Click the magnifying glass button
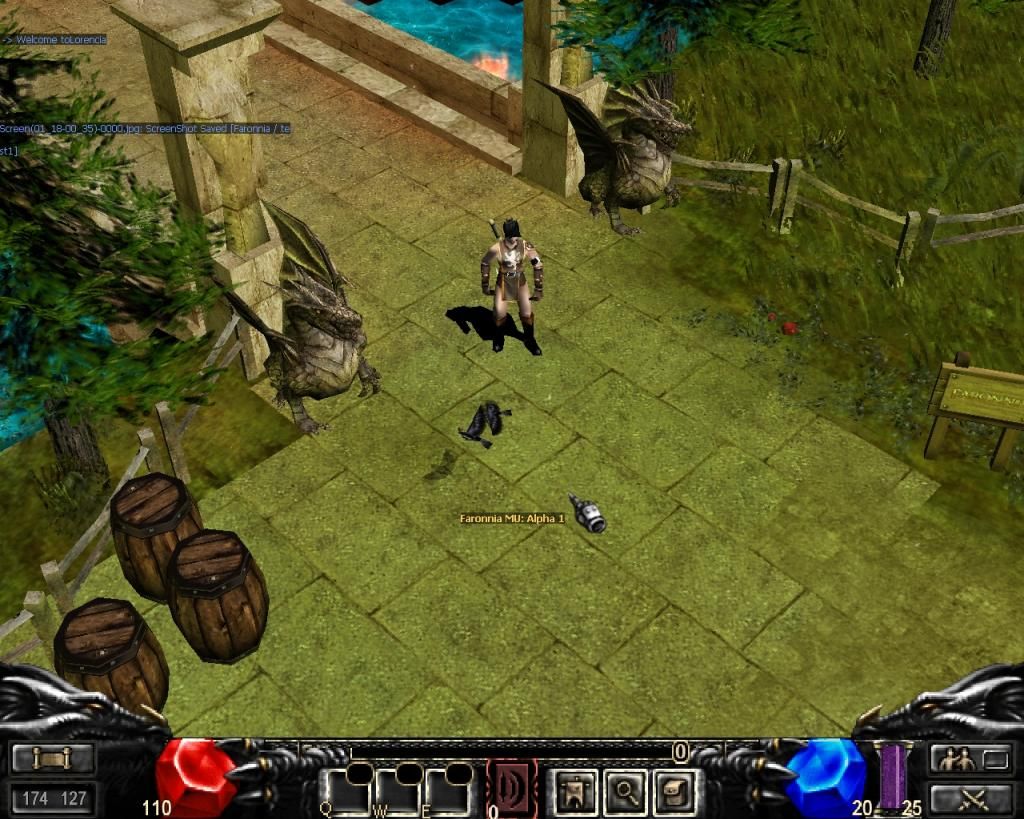Image resolution: width=1024 pixels, height=819 pixels. [627, 792]
